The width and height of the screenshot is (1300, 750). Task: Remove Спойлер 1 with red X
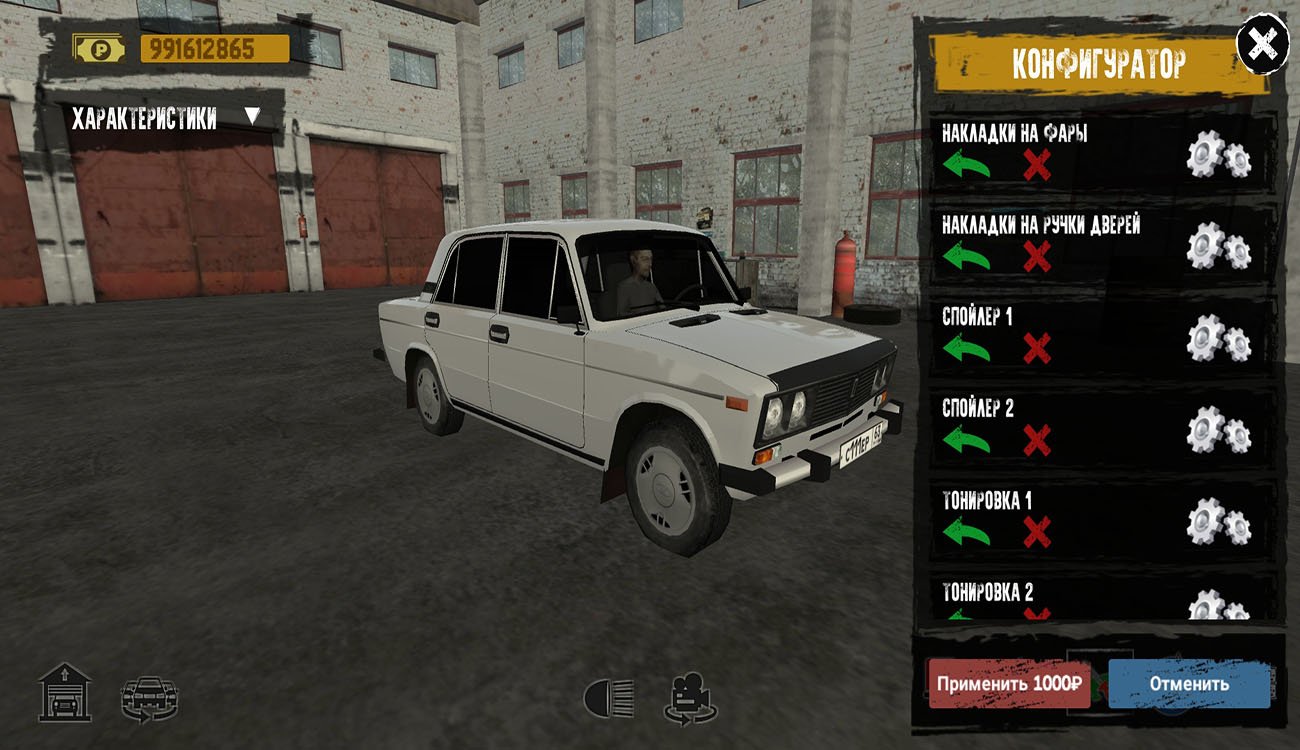pyautogui.click(x=1037, y=349)
